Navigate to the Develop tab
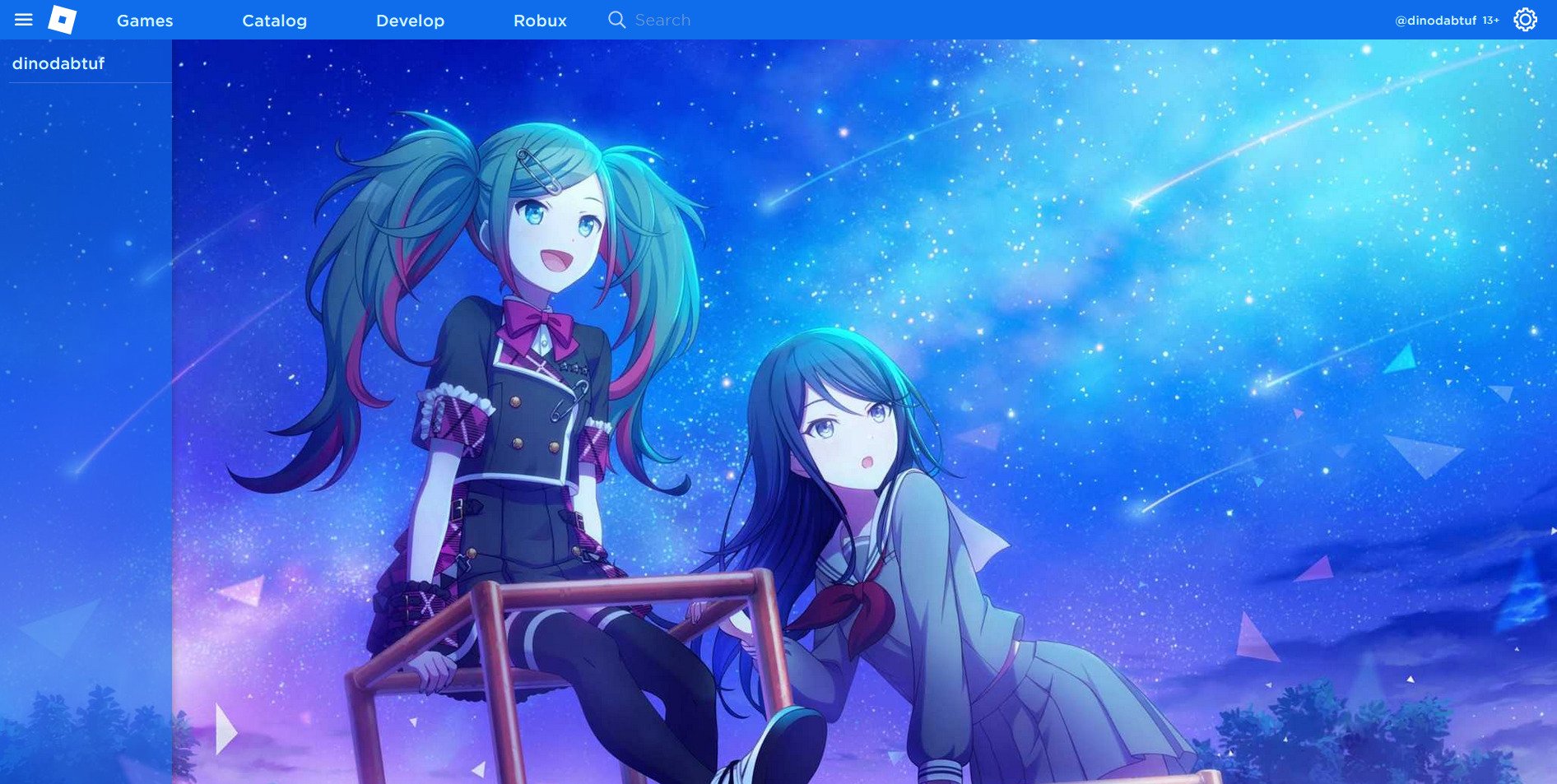The height and width of the screenshot is (784, 1557). (x=410, y=21)
